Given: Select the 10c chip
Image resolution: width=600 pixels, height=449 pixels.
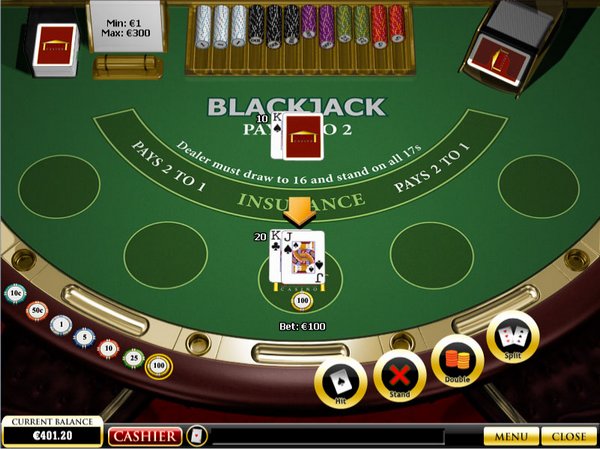Looking at the screenshot, I should click(15, 293).
